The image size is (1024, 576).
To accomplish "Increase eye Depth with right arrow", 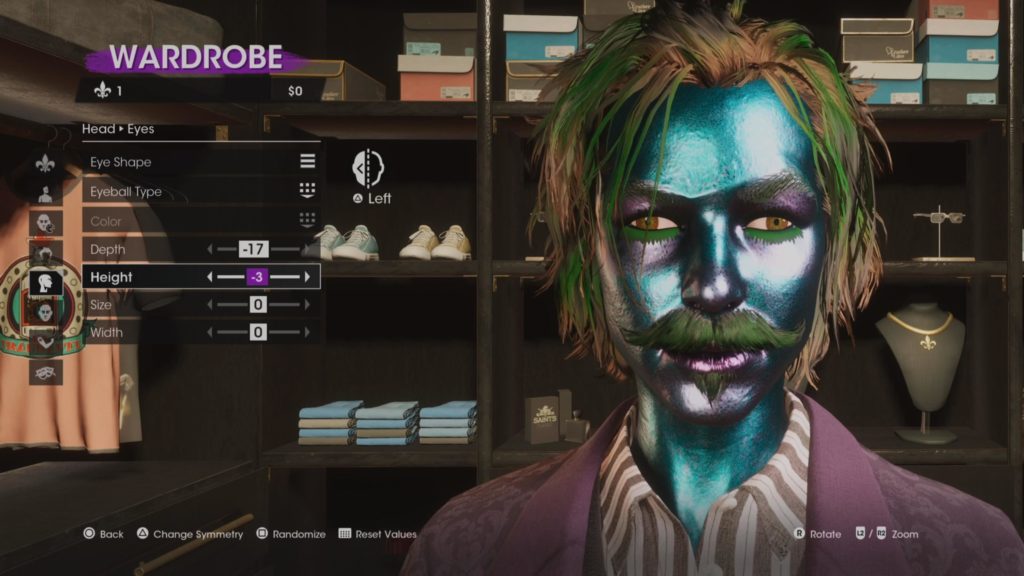I will [x=307, y=249].
